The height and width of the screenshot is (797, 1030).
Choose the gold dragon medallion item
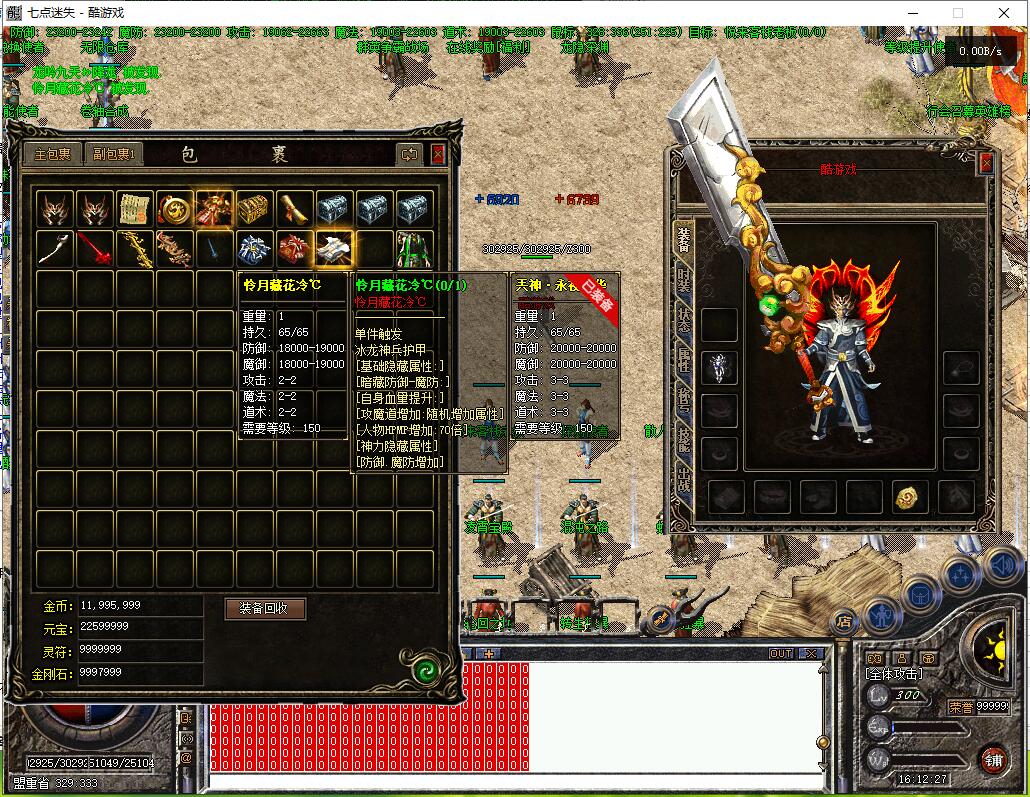click(x=174, y=209)
